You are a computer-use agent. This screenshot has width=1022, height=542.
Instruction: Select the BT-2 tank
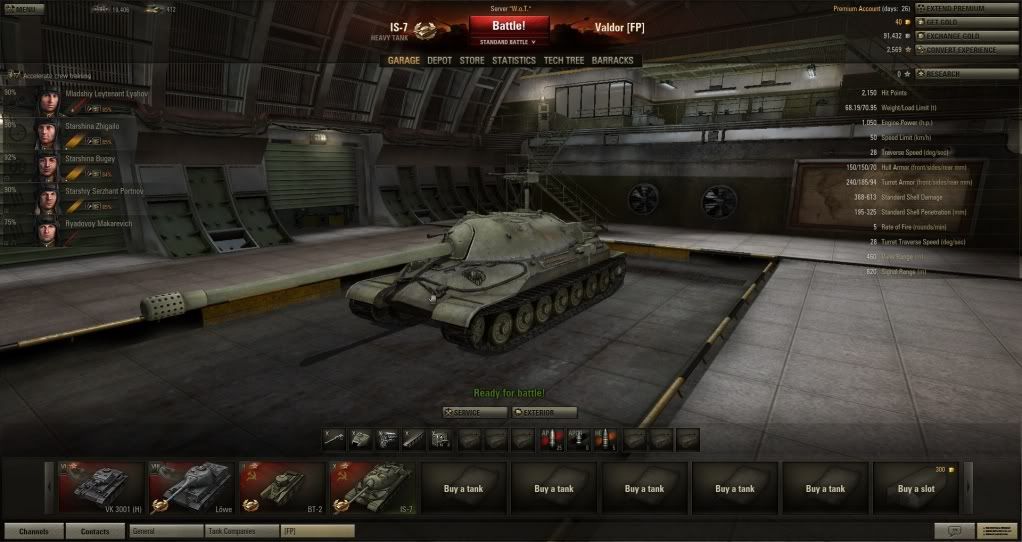(x=282, y=488)
